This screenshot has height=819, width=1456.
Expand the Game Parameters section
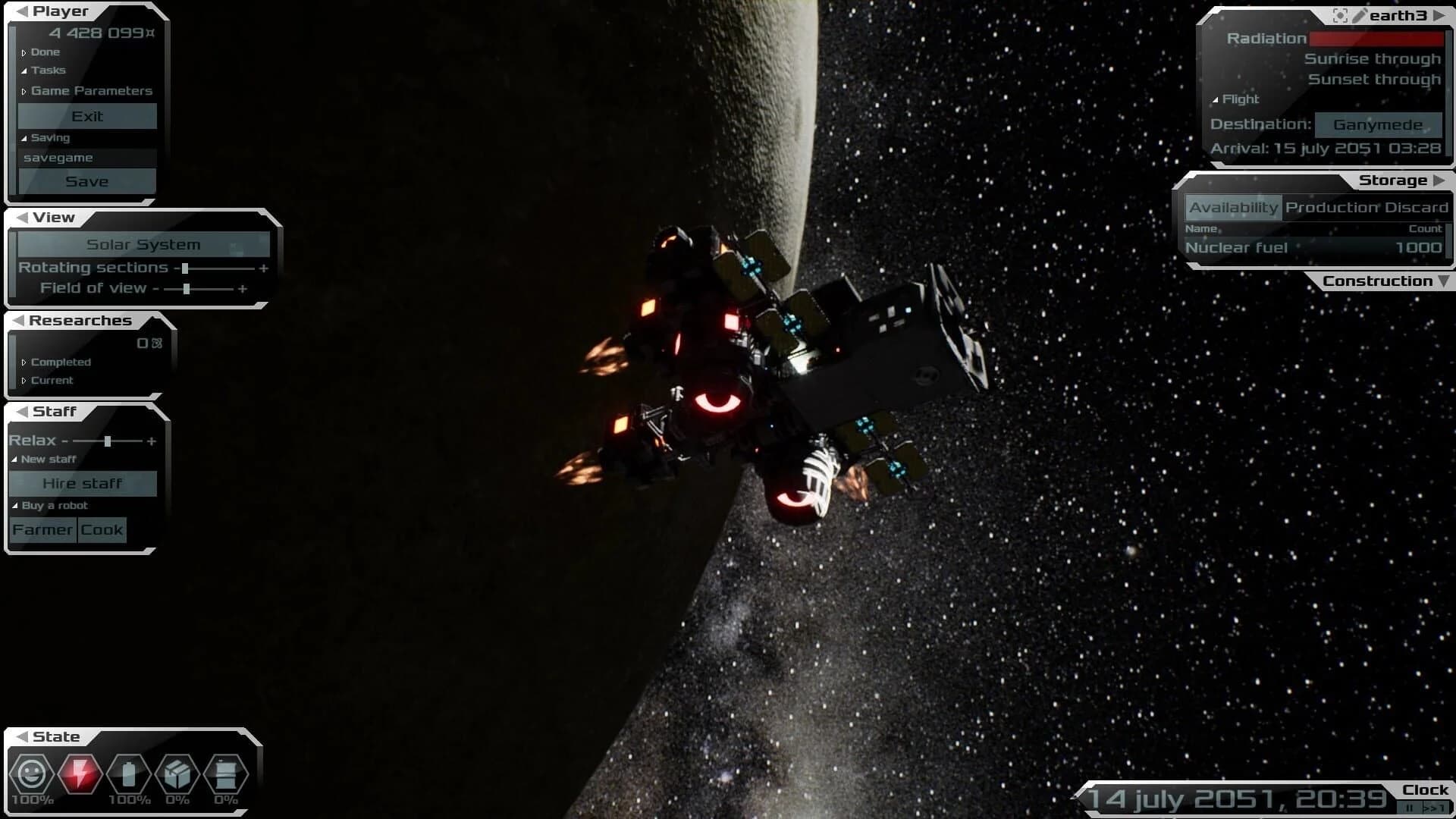click(x=91, y=91)
